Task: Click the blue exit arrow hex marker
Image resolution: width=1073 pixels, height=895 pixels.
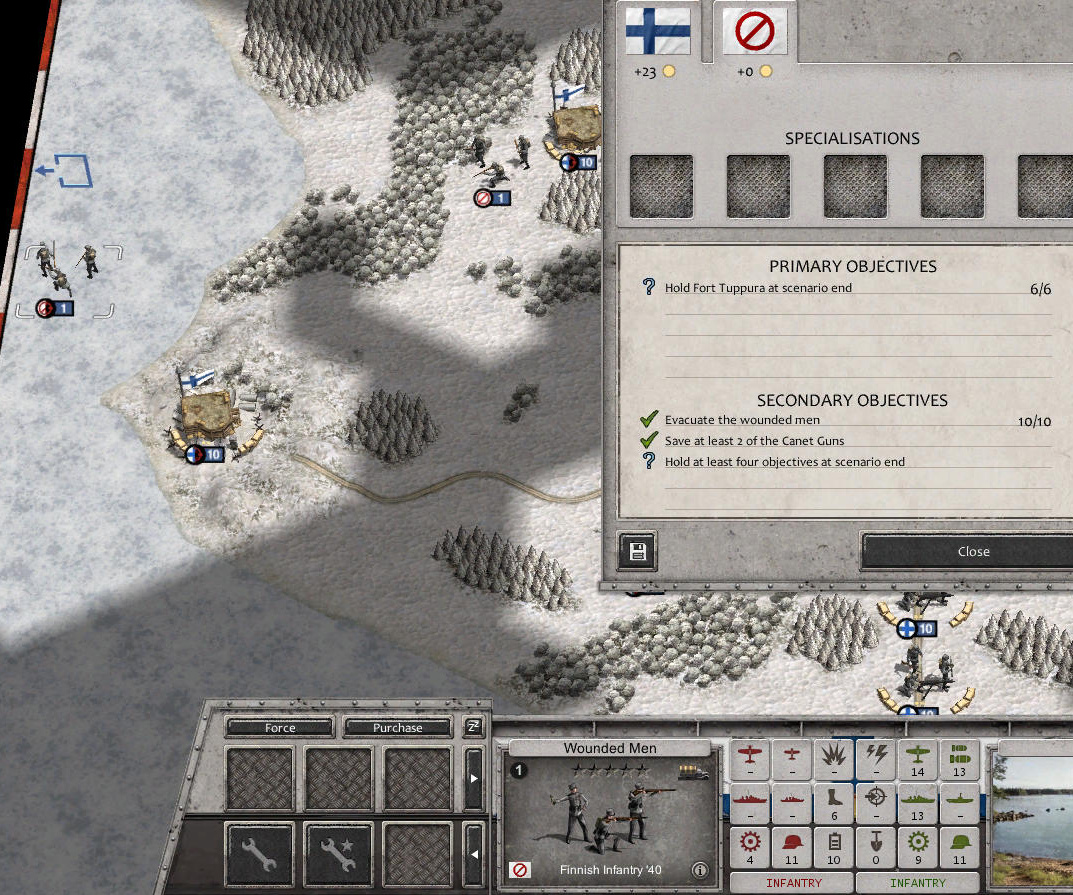Action: [x=68, y=171]
